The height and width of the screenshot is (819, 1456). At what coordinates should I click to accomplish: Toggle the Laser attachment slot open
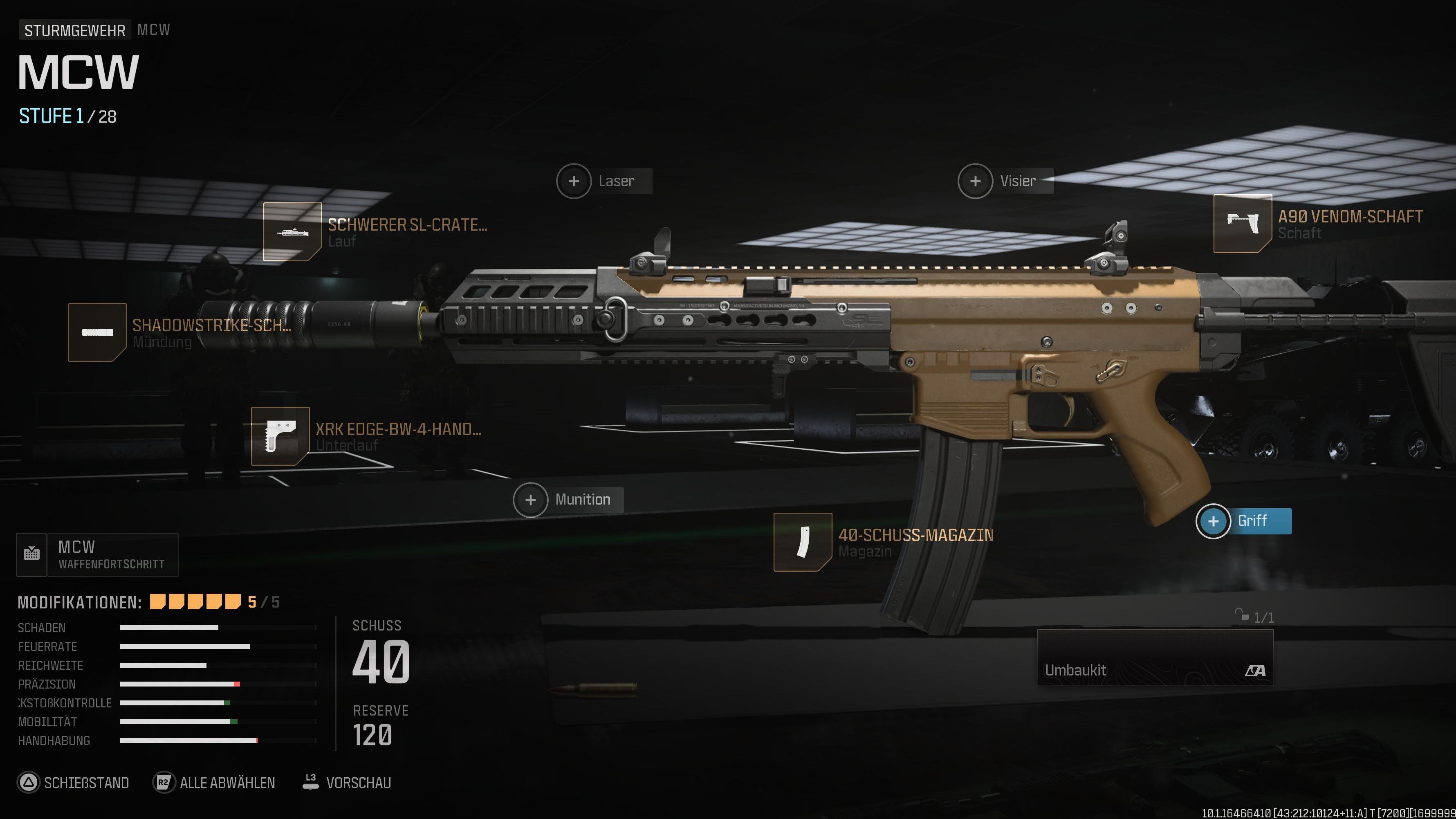[573, 181]
